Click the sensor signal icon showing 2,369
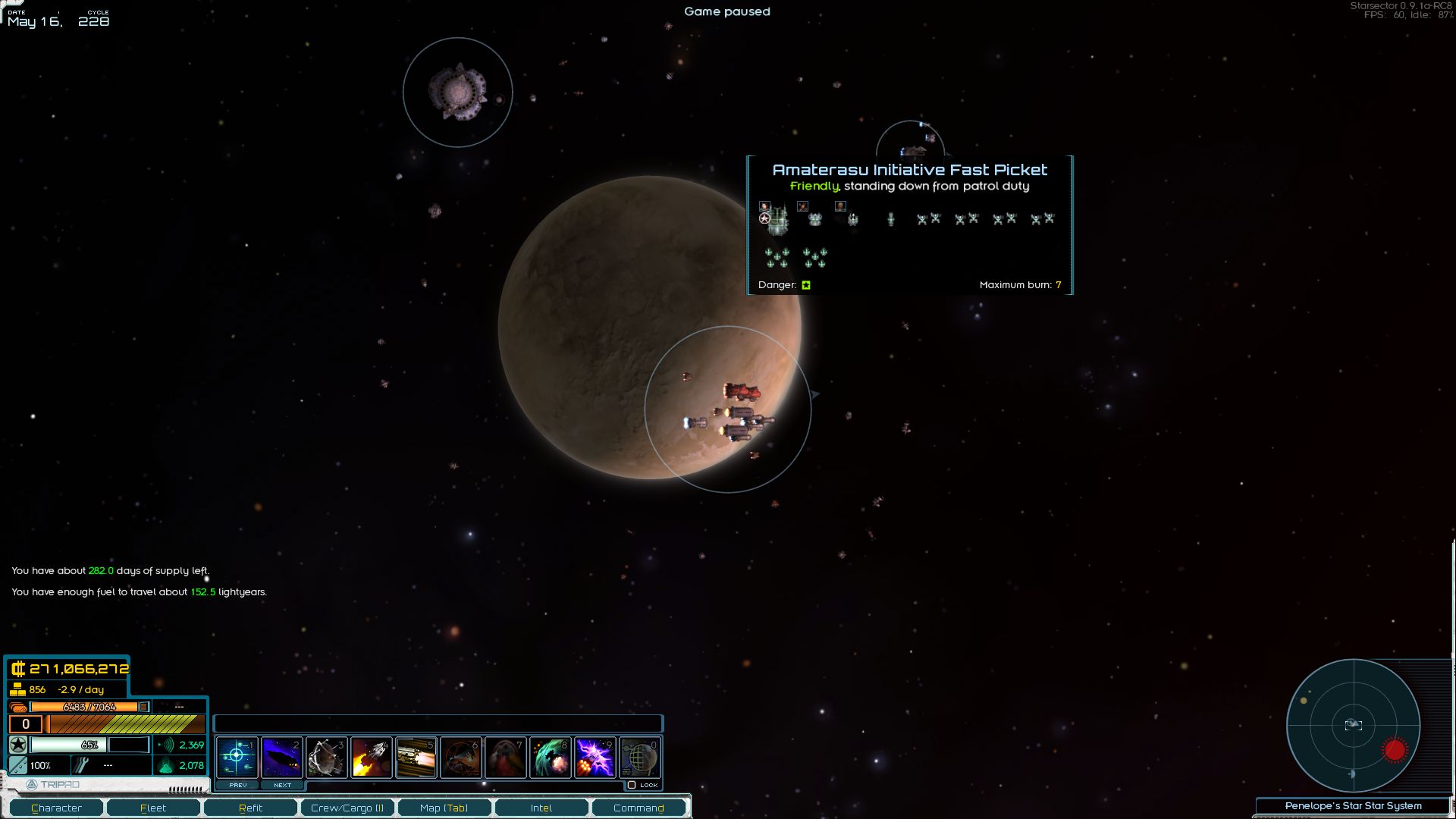 coord(165,745)
